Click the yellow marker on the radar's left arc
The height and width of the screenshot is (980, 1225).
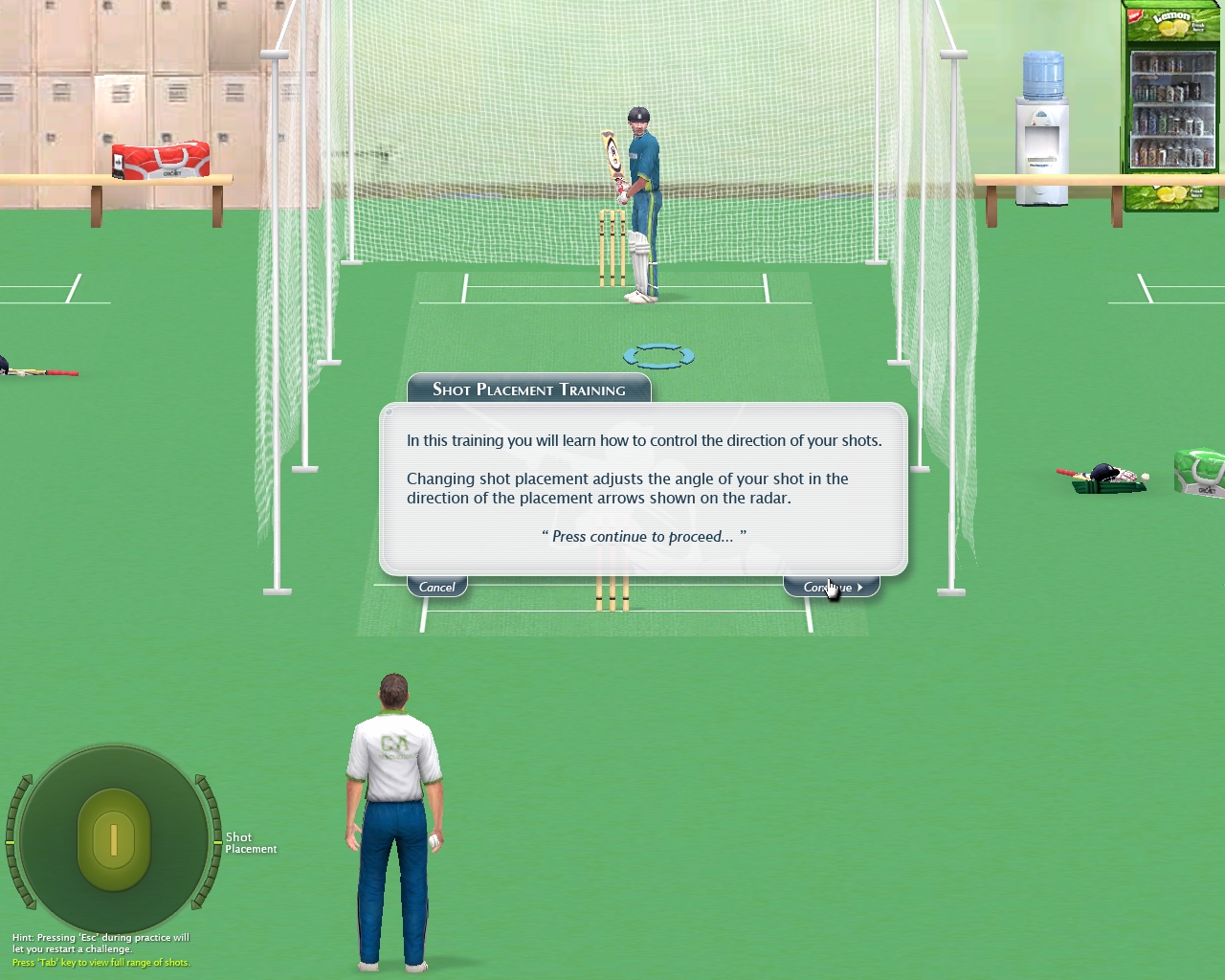10,842
